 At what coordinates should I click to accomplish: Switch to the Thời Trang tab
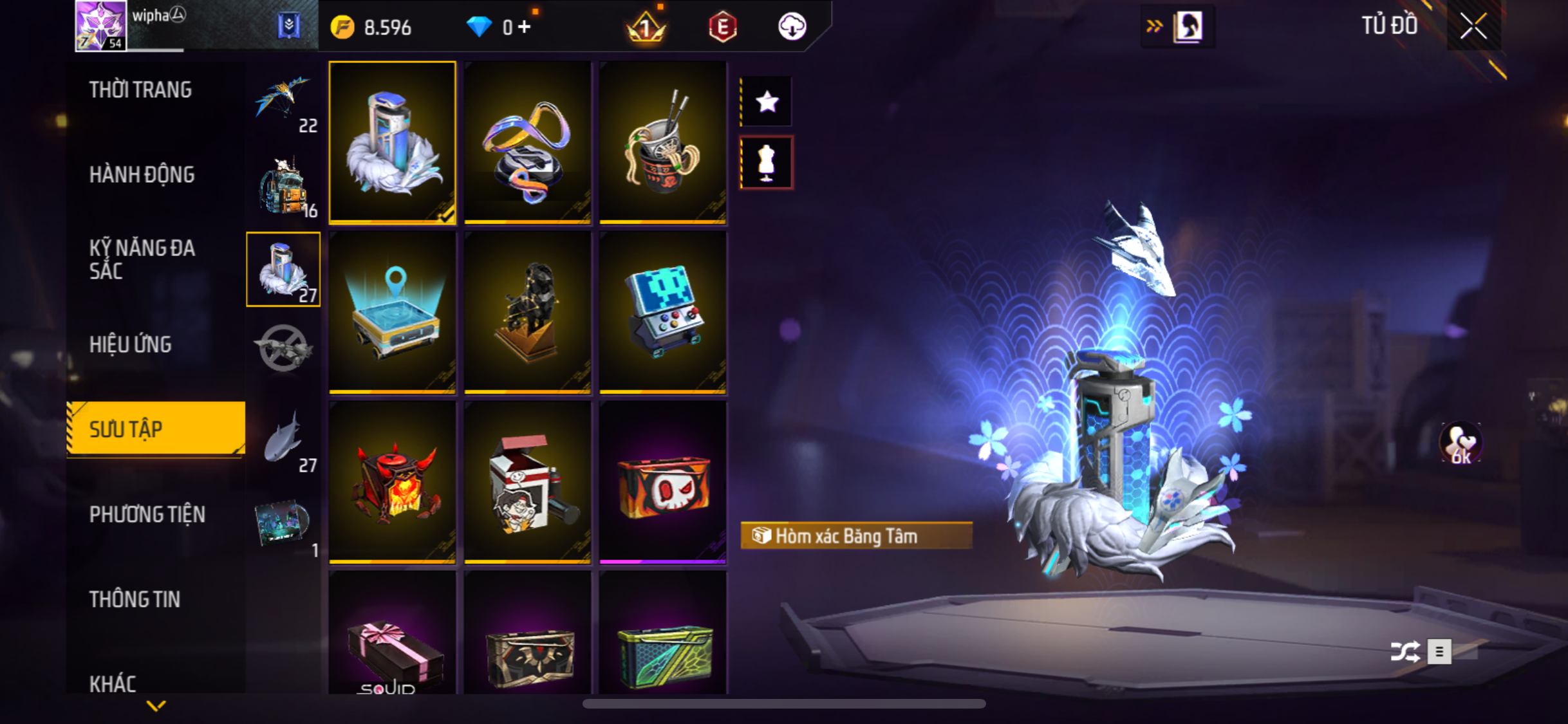(x=140, y=90)
